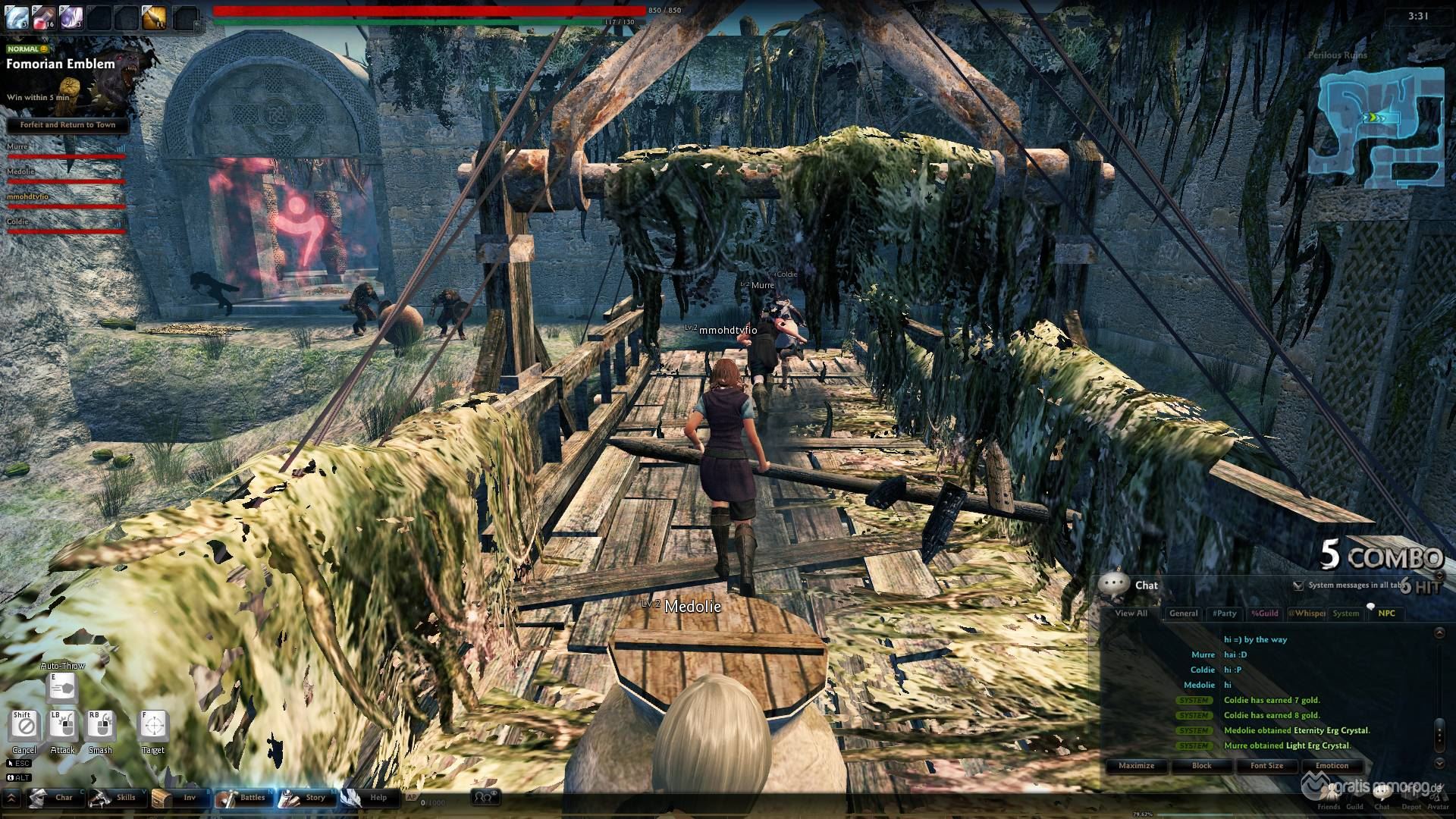Select the %Guild chat tab
The height and width of the screenshot is (819, 1456).
pos(1264,613)
